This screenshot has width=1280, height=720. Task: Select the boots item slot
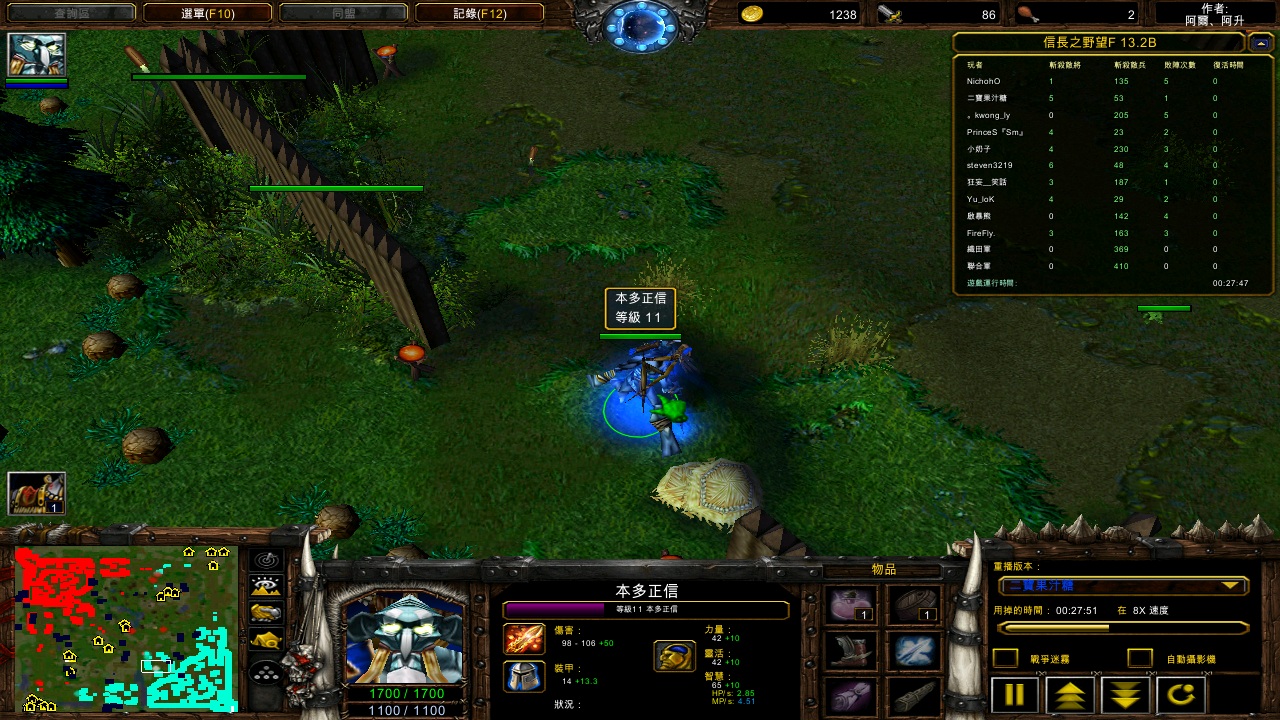pos(852,650)
